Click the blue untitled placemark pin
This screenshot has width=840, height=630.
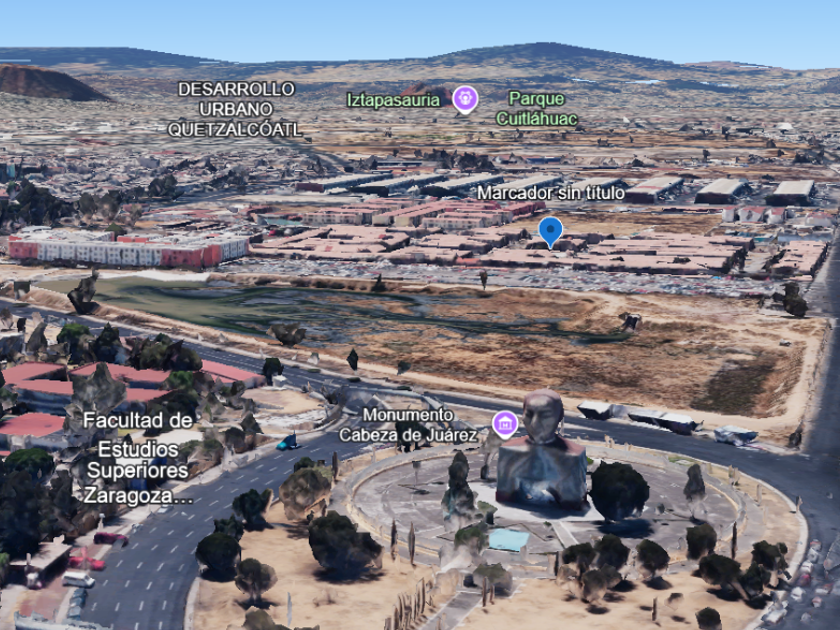(x=550, y=231)
